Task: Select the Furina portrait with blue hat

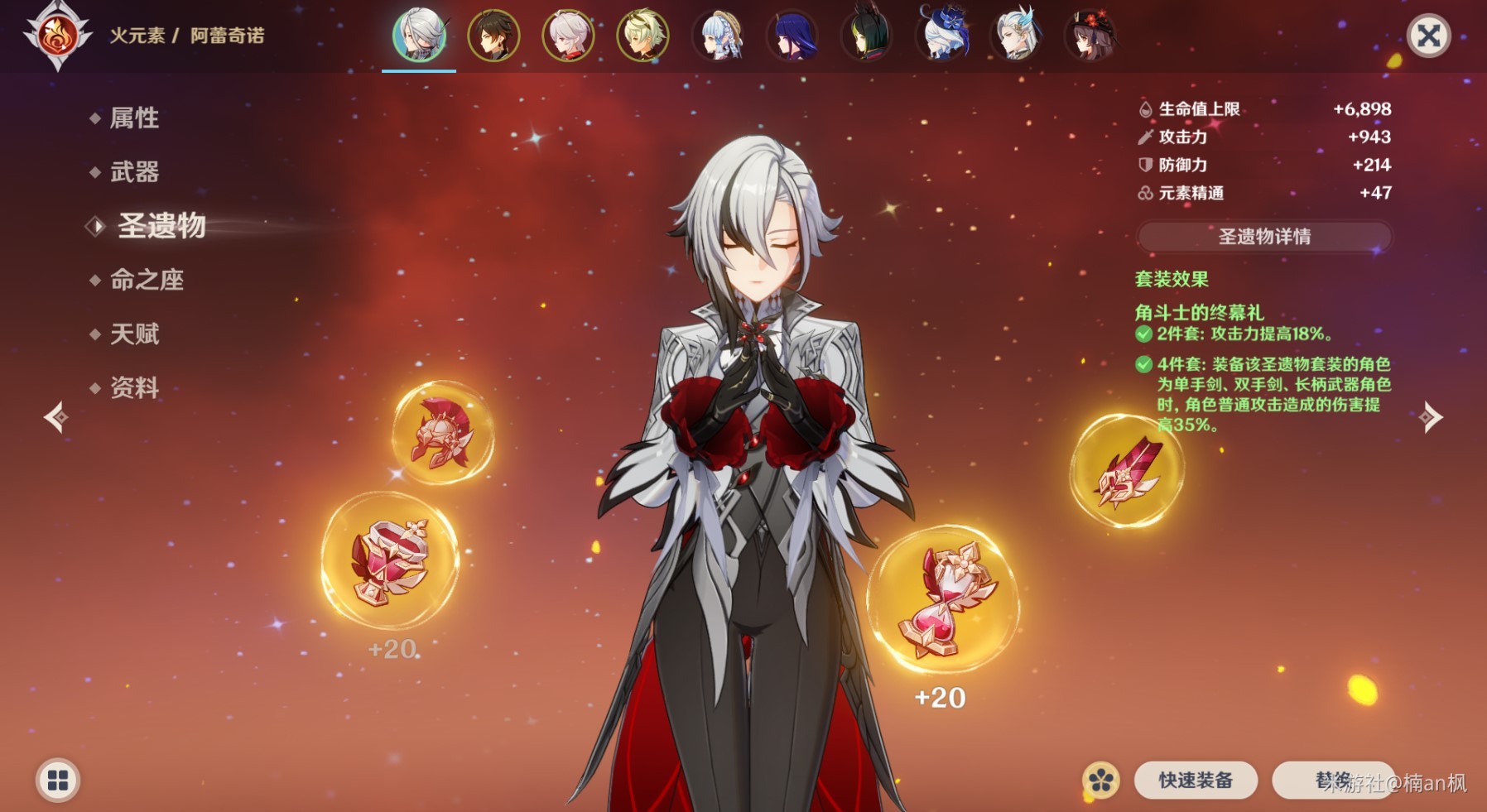Action: coord(941,36)
